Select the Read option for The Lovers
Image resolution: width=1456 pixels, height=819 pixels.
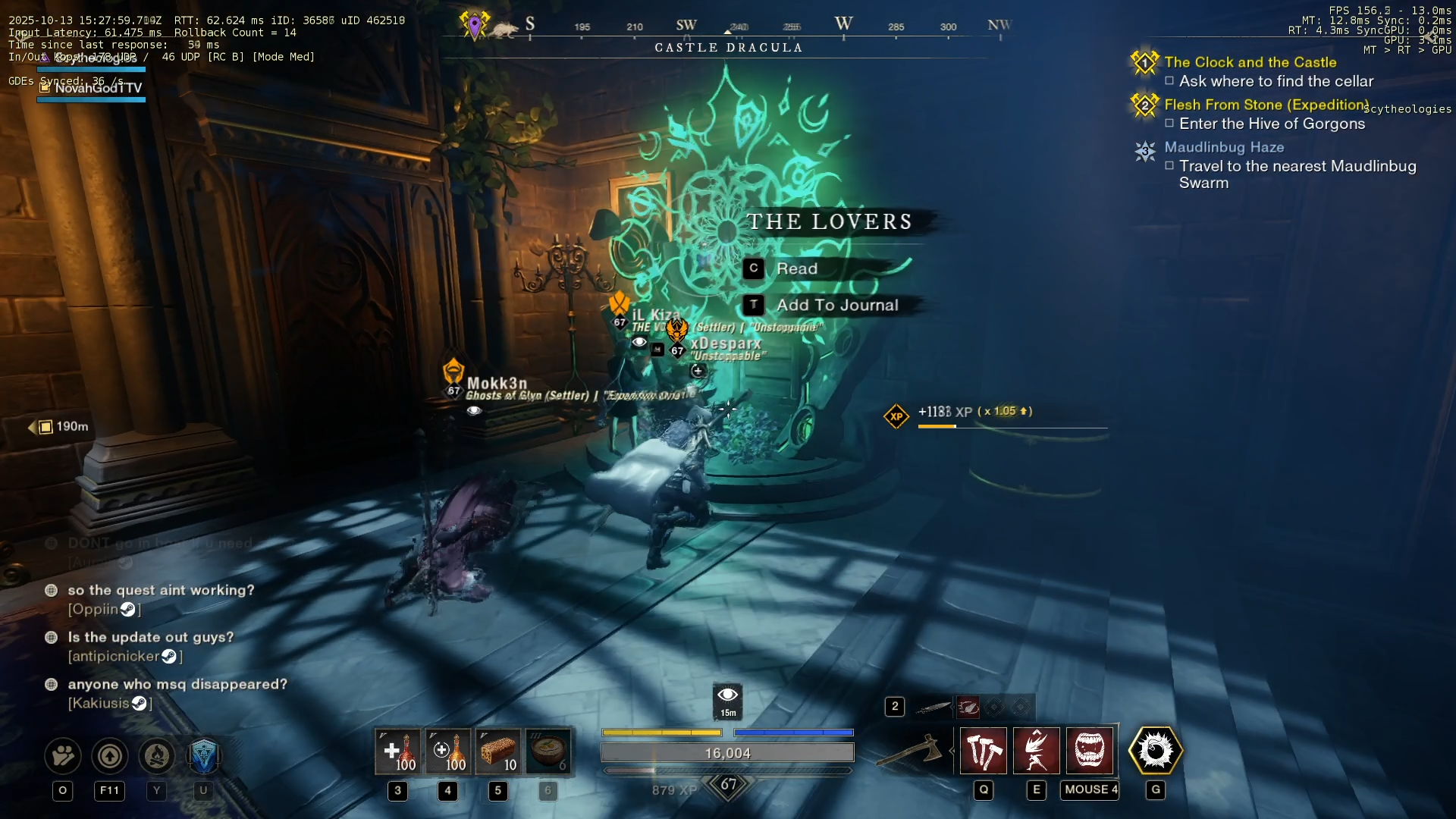pyautogui.click(x=796, y=268)
